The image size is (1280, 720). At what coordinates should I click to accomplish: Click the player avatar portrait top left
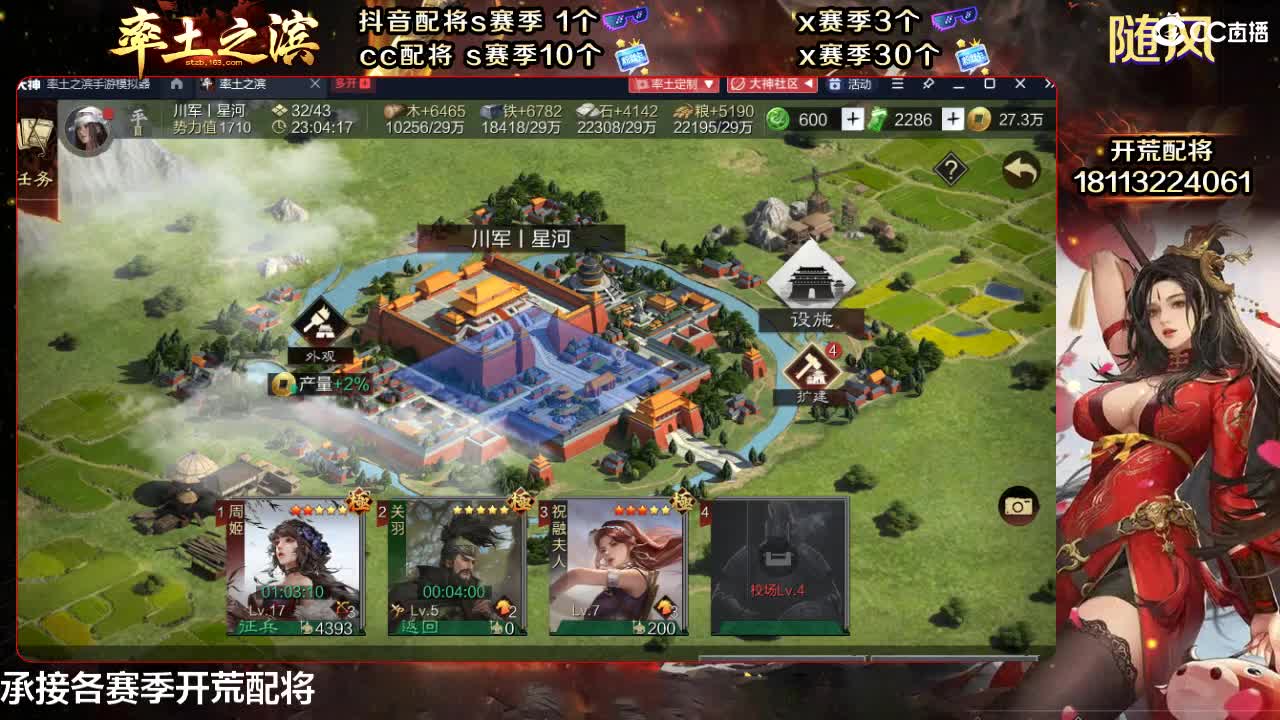(88, 128)
